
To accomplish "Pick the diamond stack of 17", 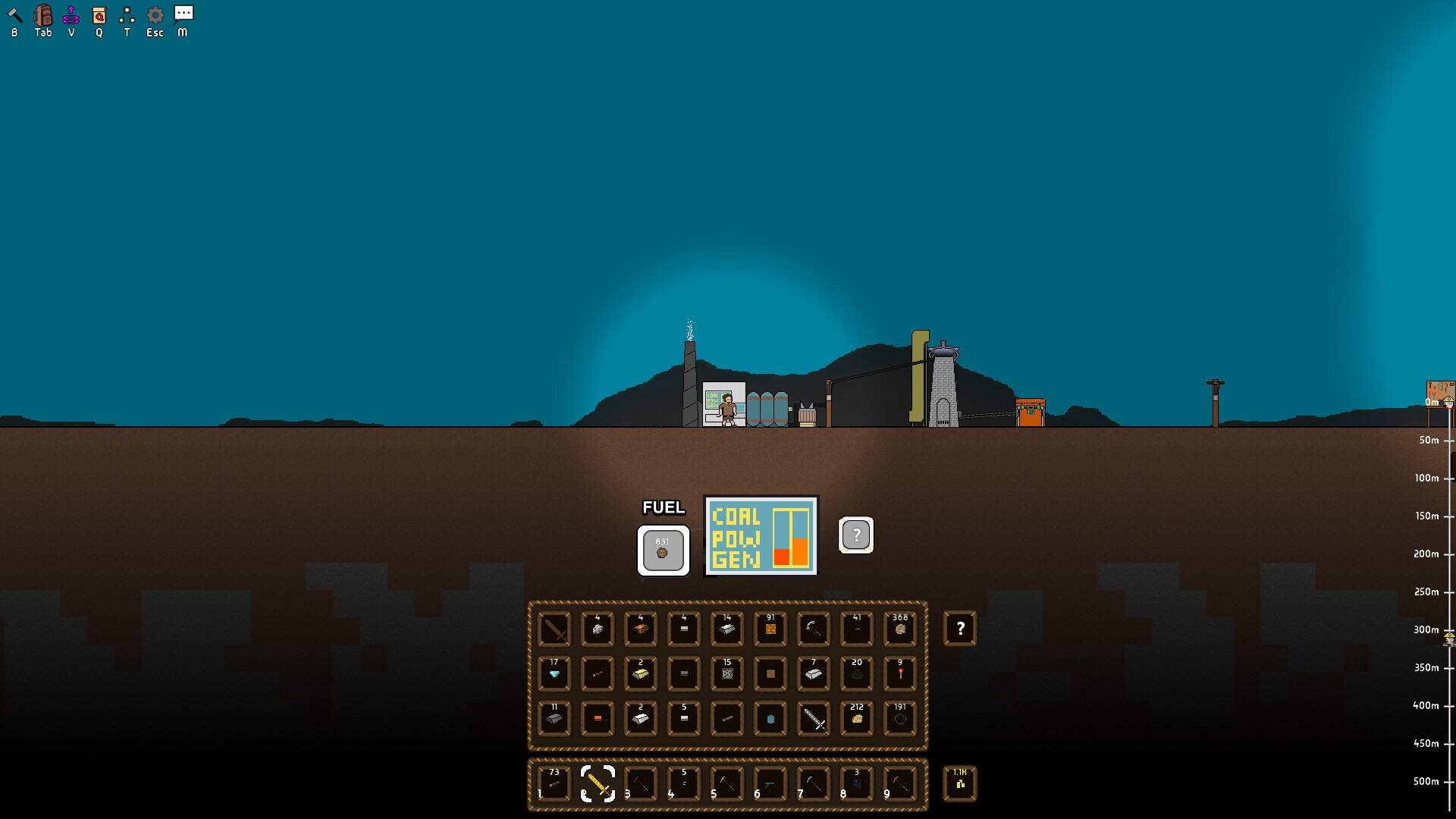I will tap(554, 673).
